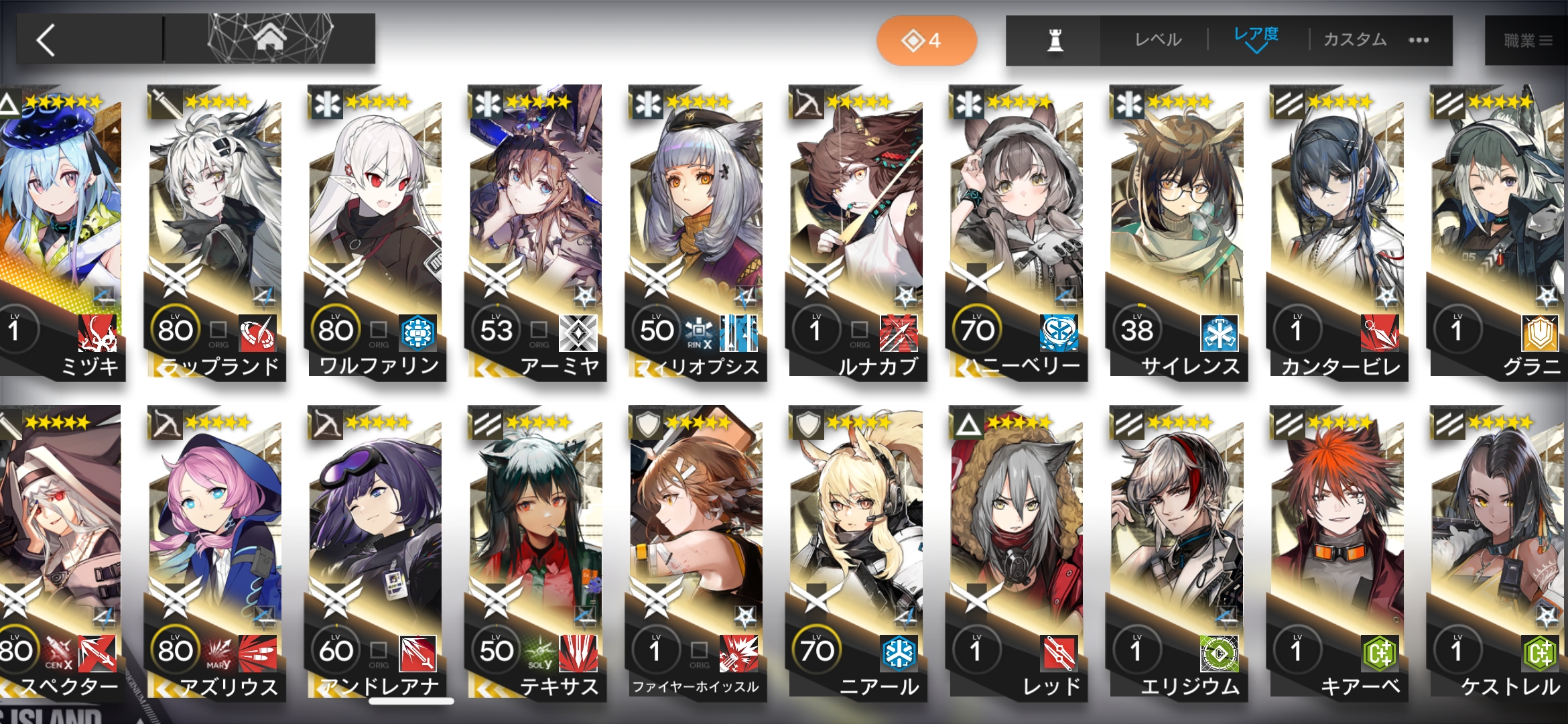This screenshot has width=1568, height=724.
Task: Open the ルナカブ operator card
Action: coord(856,228)
